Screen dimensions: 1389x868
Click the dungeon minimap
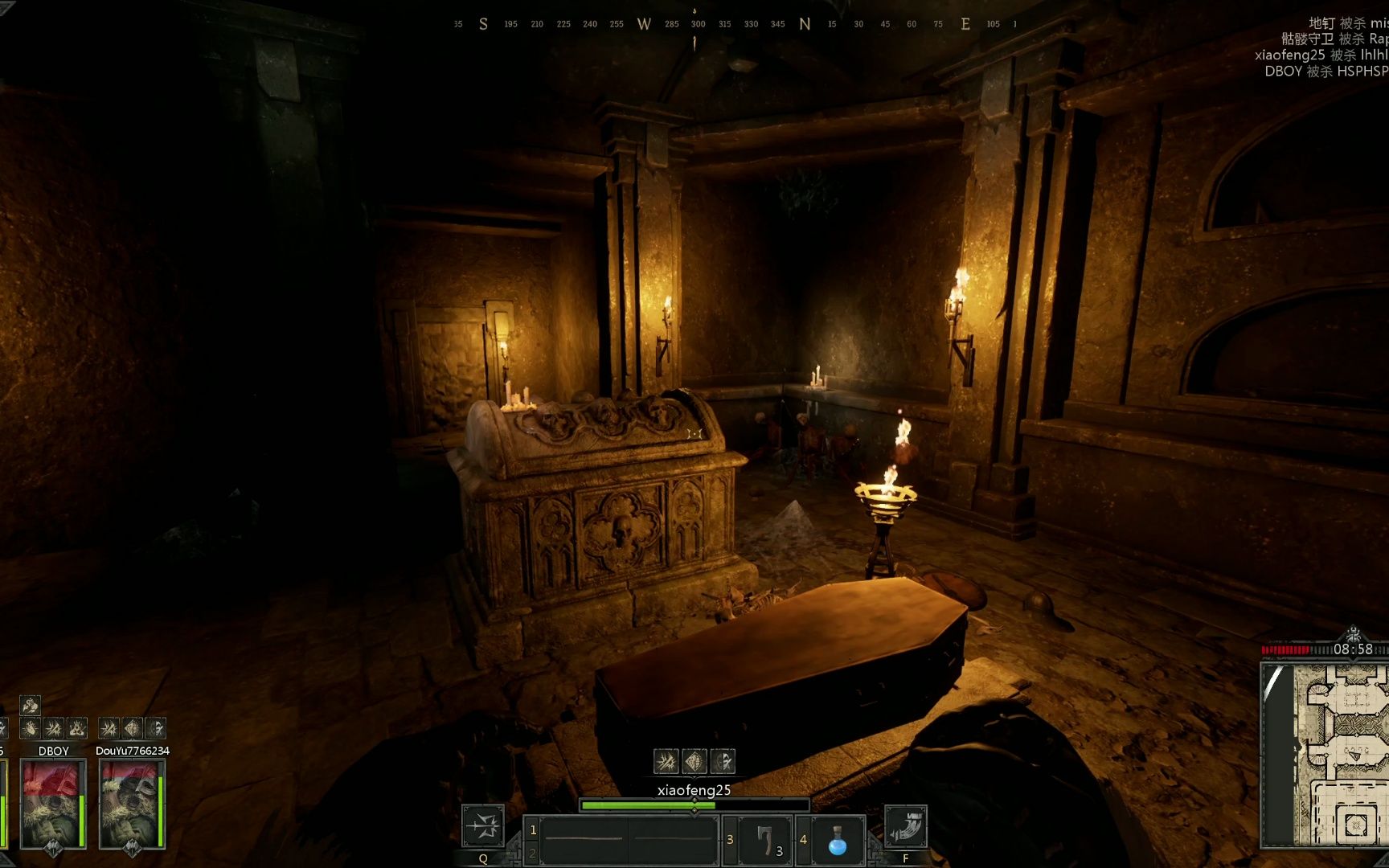1325,755
